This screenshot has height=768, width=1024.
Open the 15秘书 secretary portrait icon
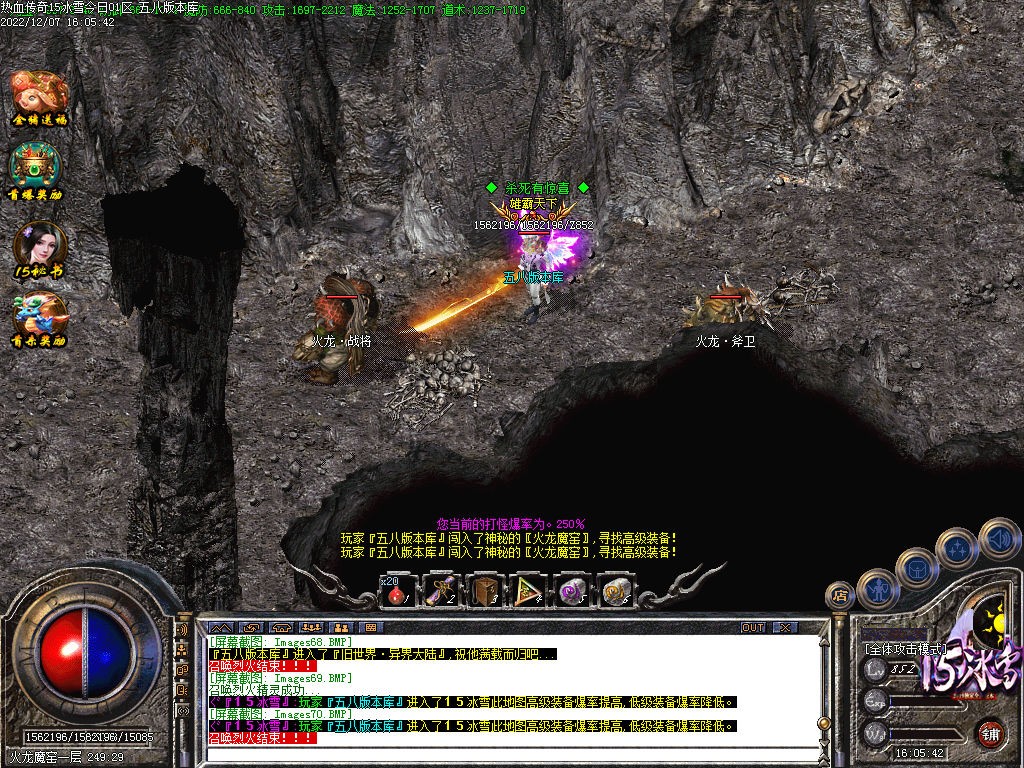pos(40,248)
